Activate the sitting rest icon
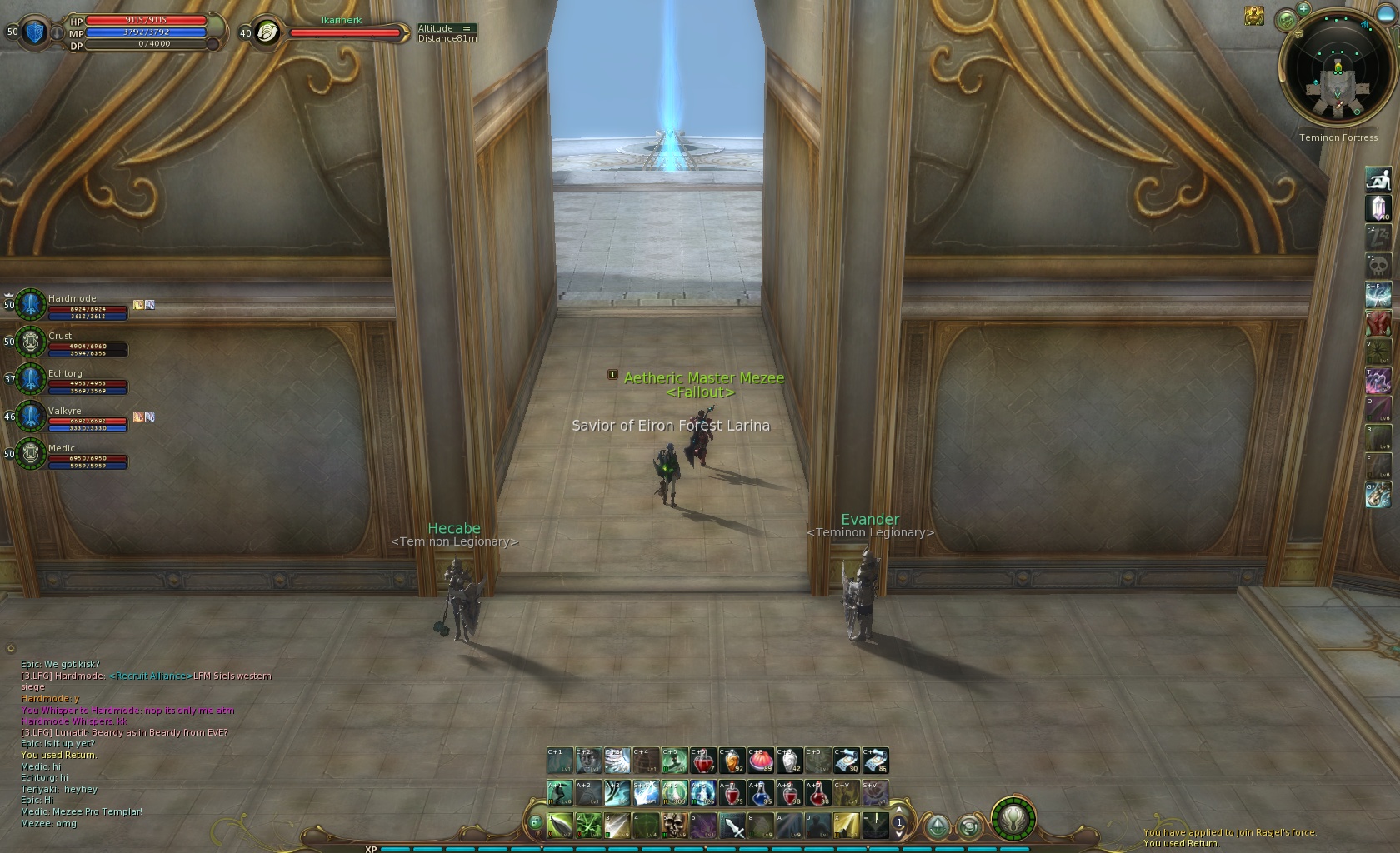 point(1378,178)
